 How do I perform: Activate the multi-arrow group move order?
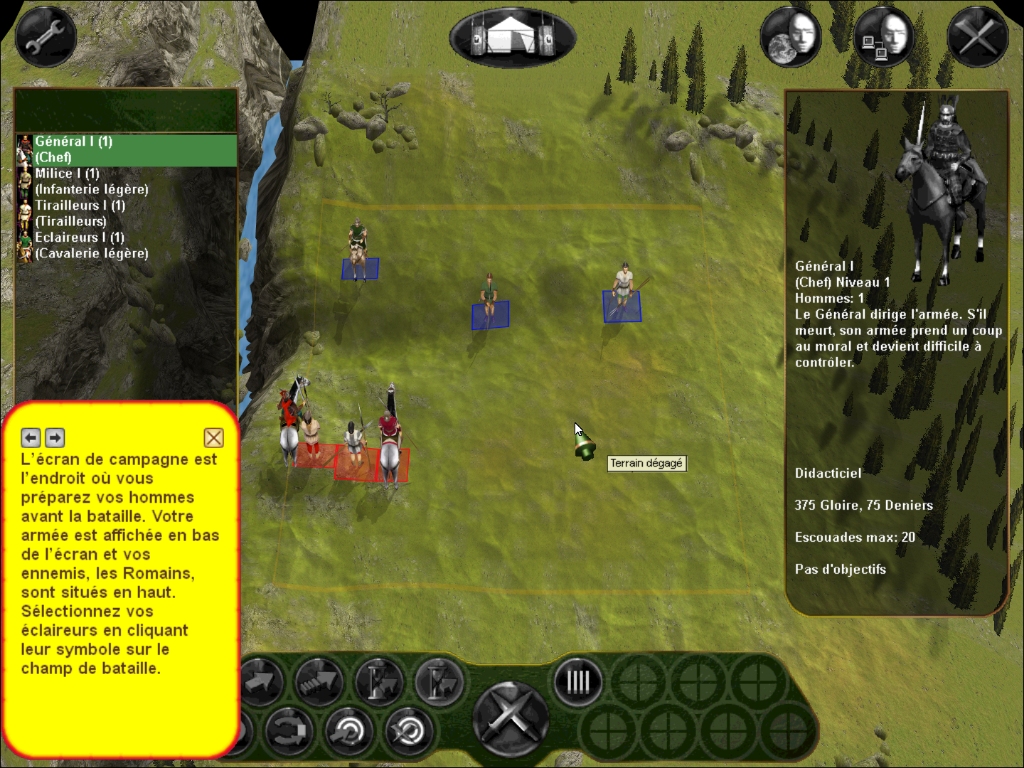(x=318, y=682)
